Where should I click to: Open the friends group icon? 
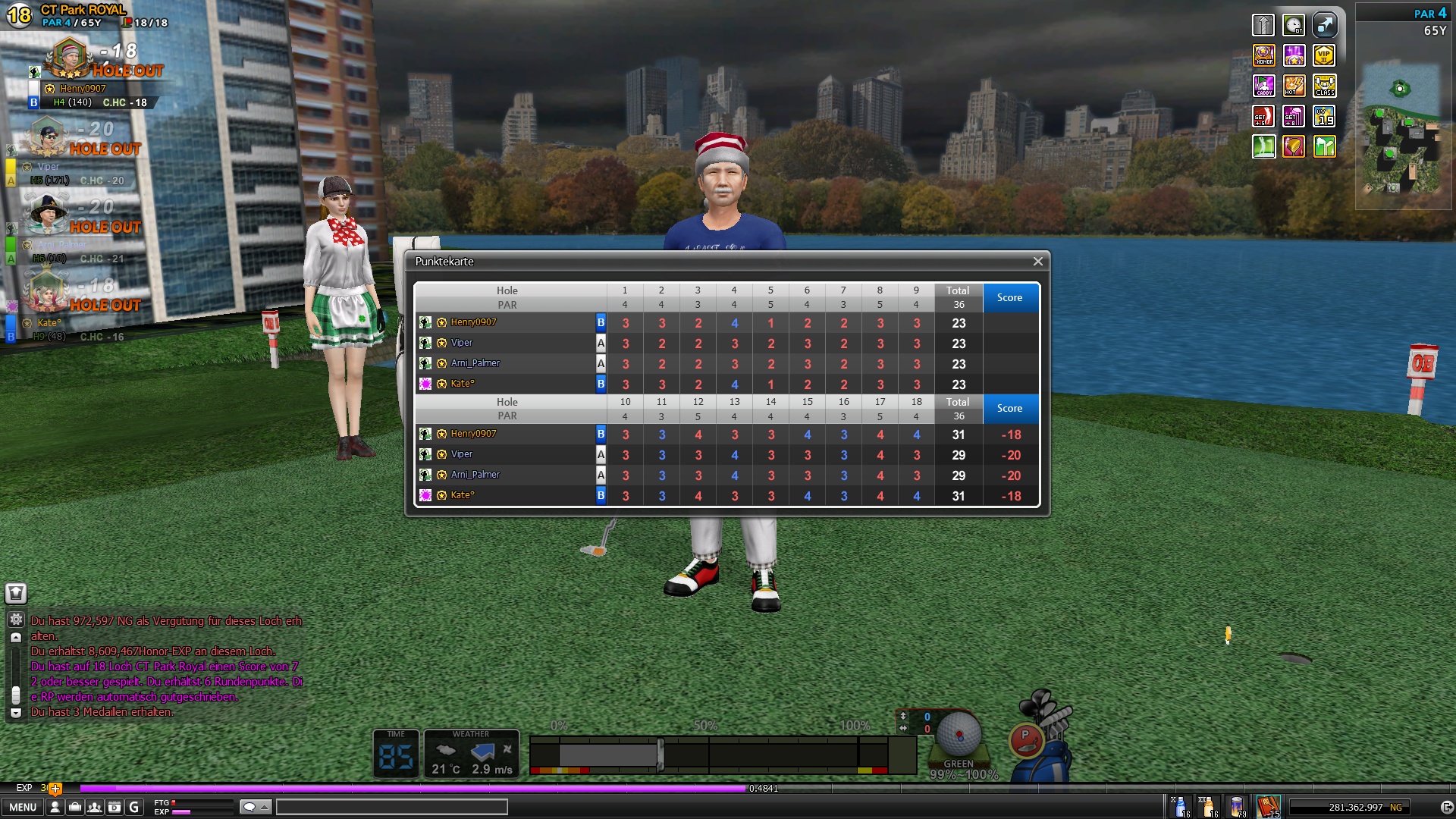click(94, 807)
